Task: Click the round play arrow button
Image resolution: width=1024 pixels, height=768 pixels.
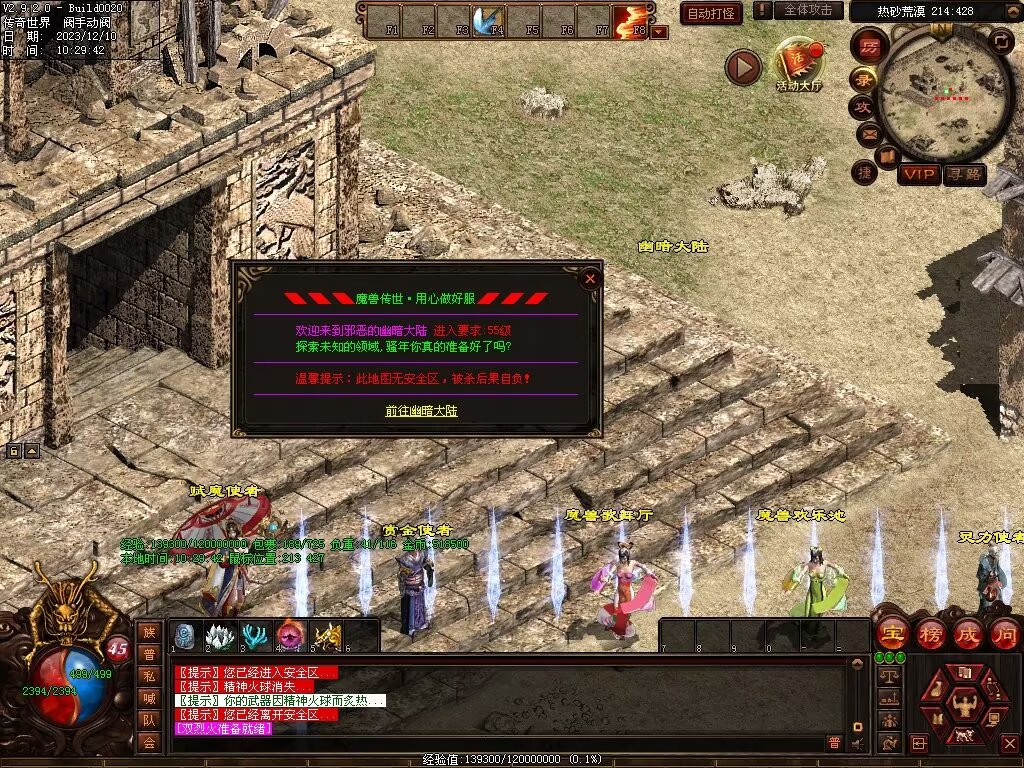Action: click(x=743, y=67)
